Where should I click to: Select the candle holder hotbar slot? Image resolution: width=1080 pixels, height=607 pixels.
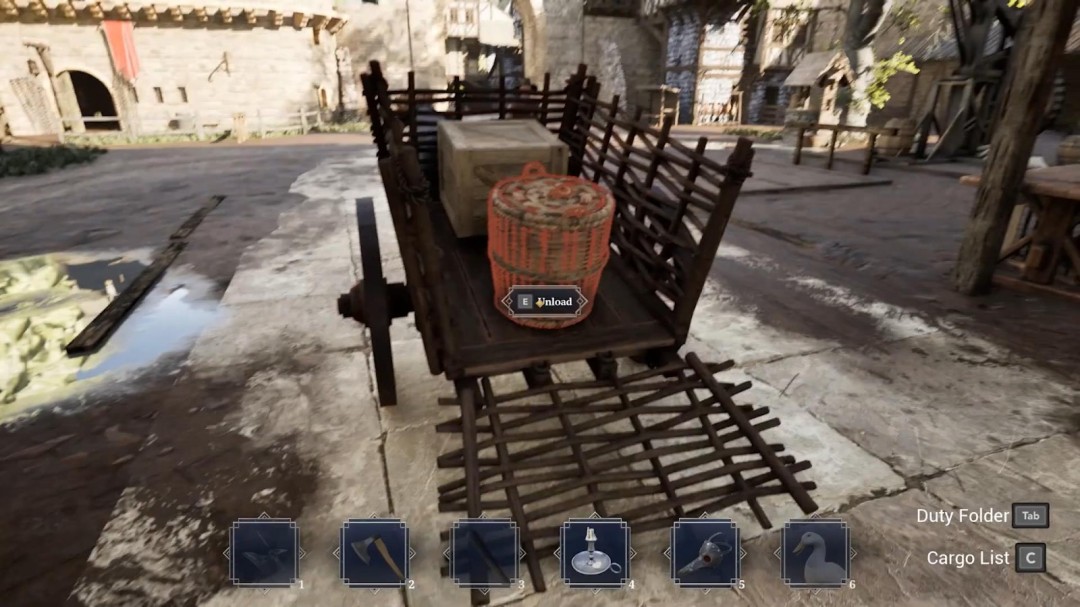[x=595, y=553]
